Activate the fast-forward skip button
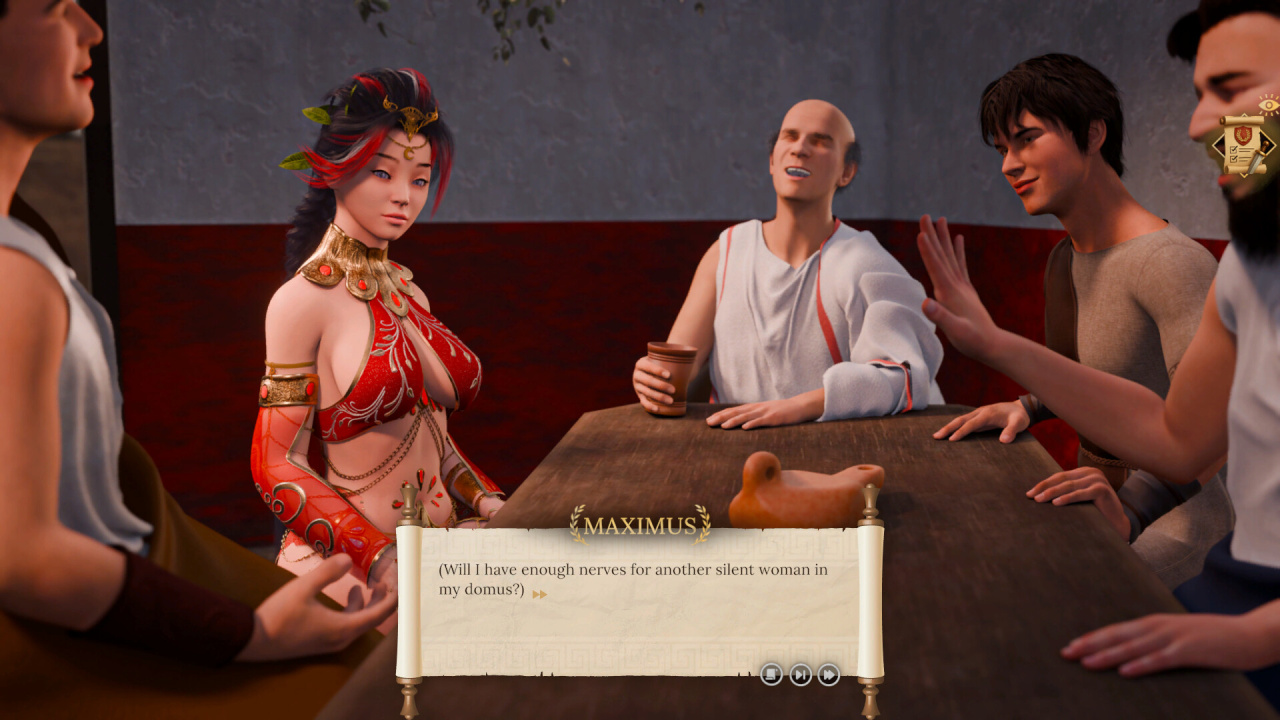Screen dimensions: 1280x720 pyautogui.click(x=829, y=674)
